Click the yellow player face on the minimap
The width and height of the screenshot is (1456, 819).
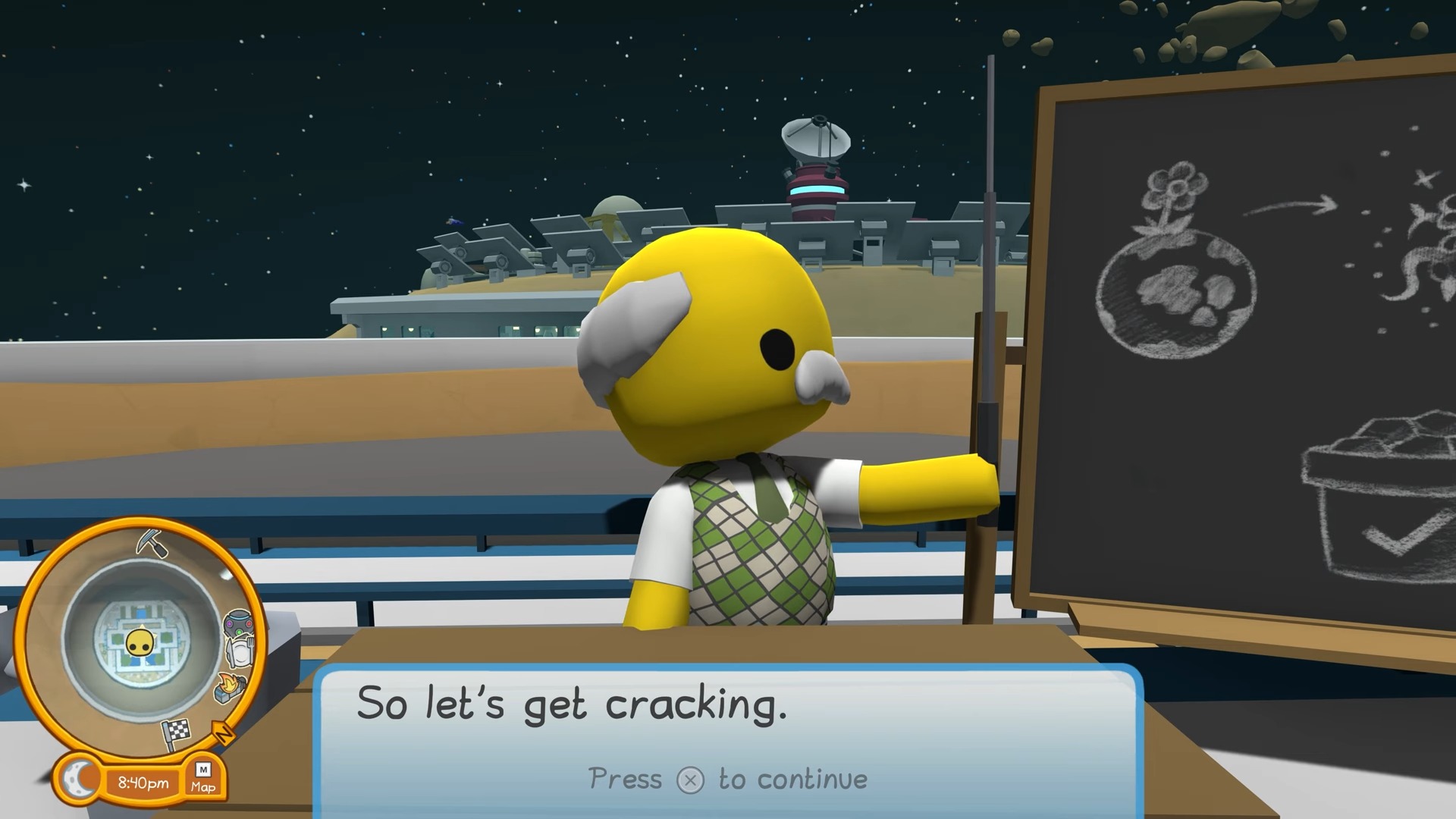(140, 643)
